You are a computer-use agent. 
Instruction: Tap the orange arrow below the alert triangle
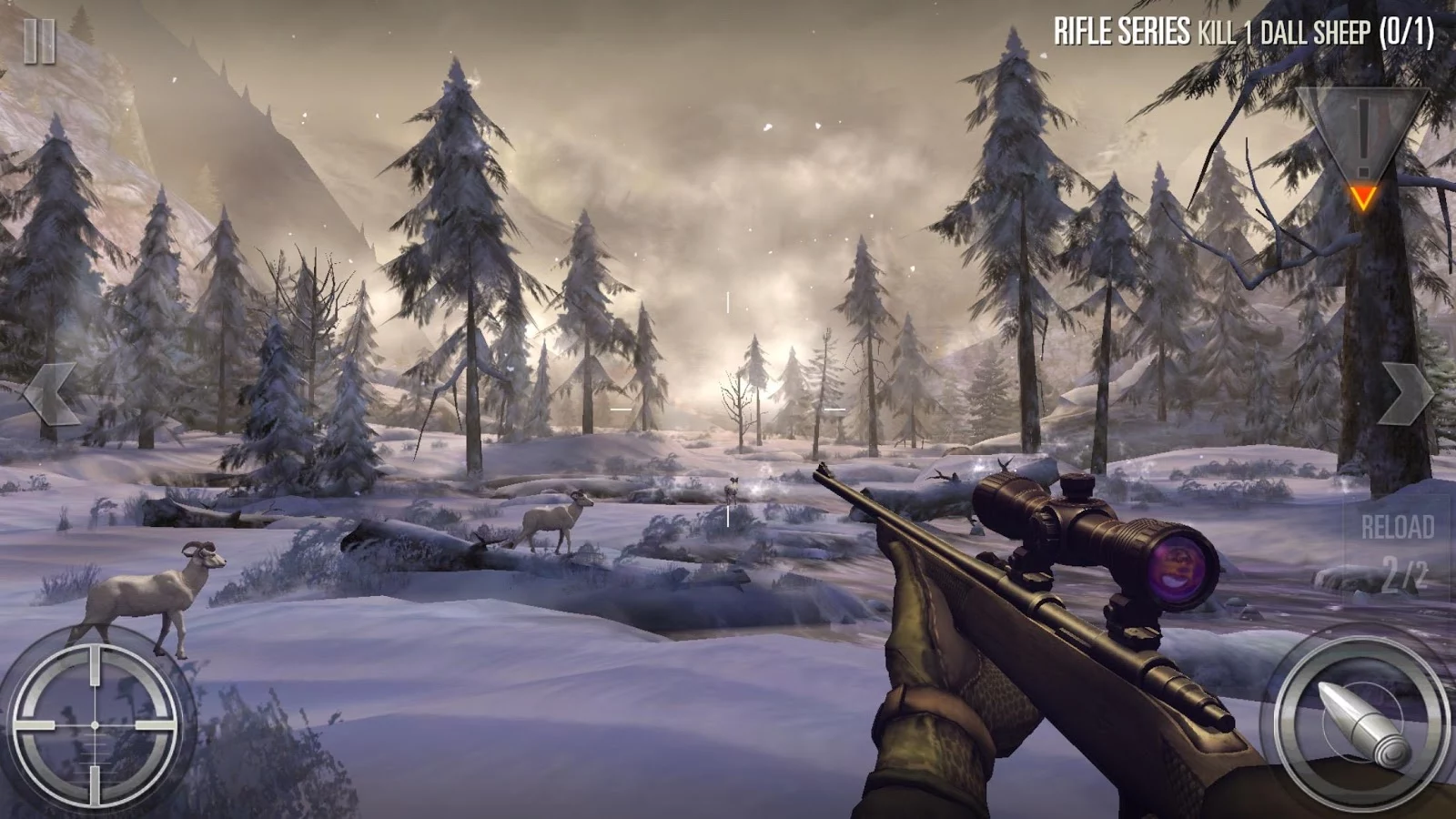[x=1364, y=194]
